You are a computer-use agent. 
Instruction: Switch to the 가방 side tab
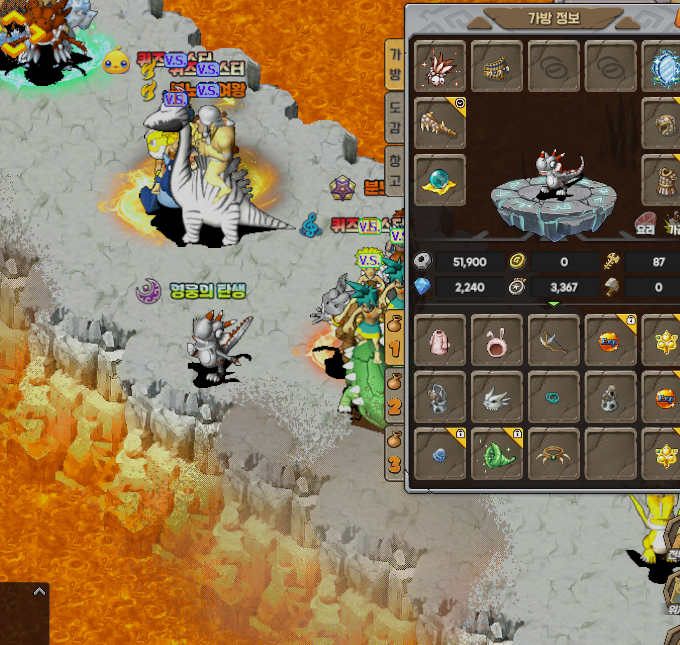[395, 64]
